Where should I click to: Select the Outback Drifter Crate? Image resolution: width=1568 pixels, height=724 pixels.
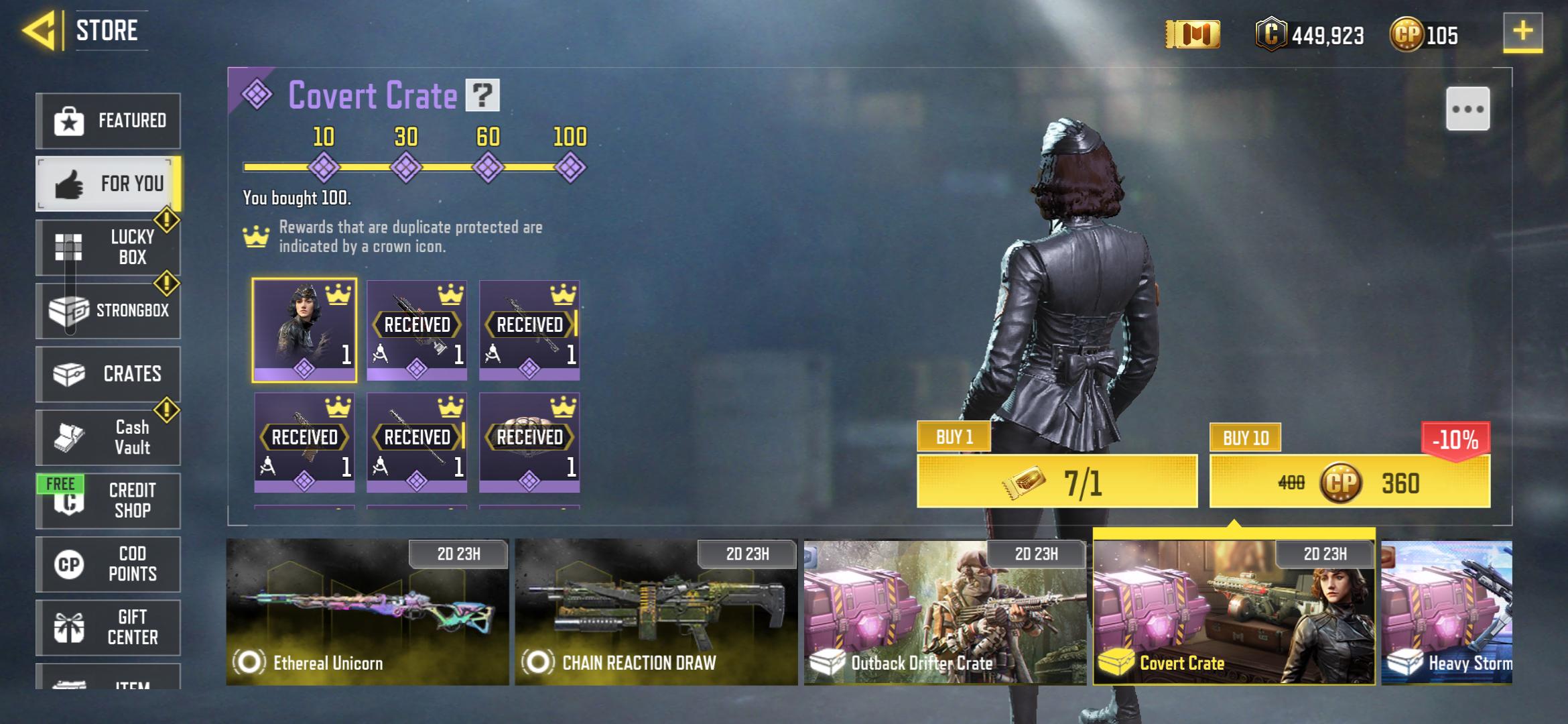(x=945, y=611)
